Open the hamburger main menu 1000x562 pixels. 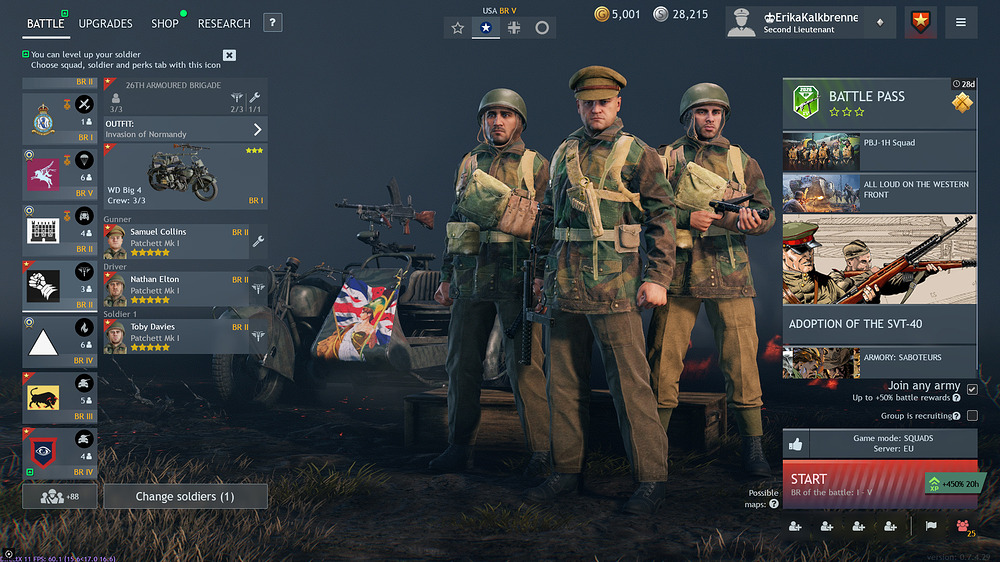961,22
